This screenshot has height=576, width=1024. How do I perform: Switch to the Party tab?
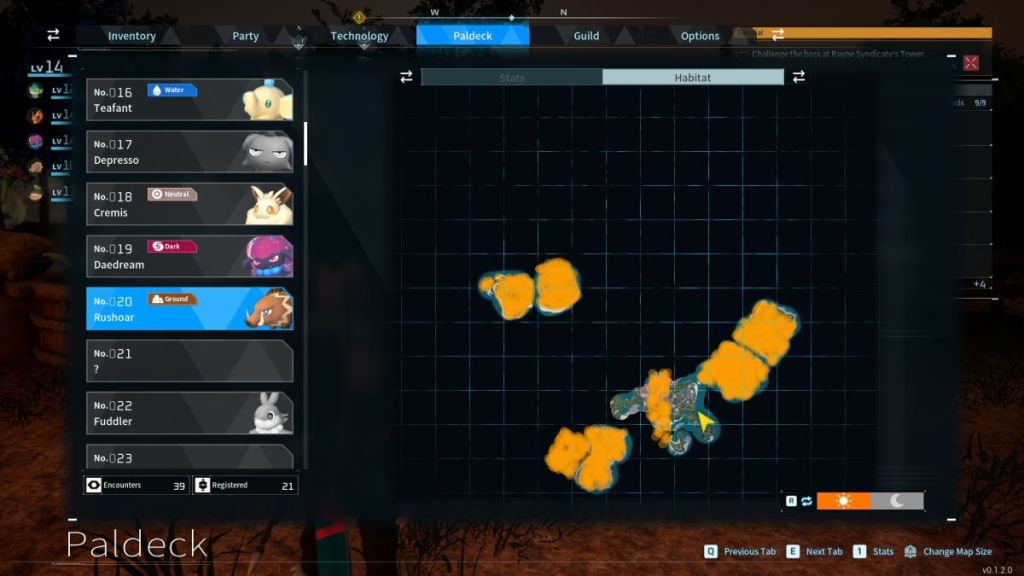246,36
